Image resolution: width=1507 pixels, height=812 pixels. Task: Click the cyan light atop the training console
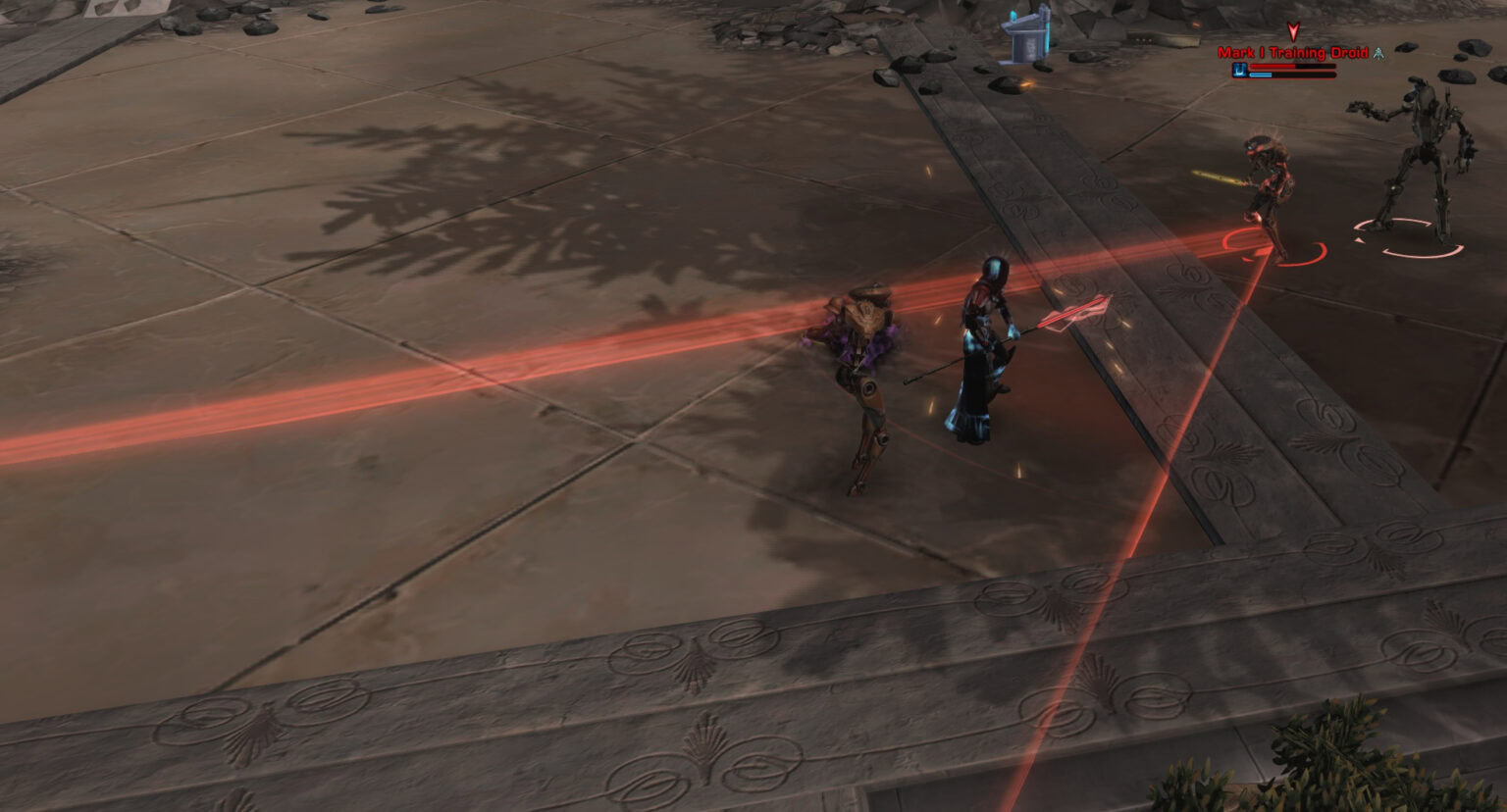pyautogui.click(x=1012, y=14)
